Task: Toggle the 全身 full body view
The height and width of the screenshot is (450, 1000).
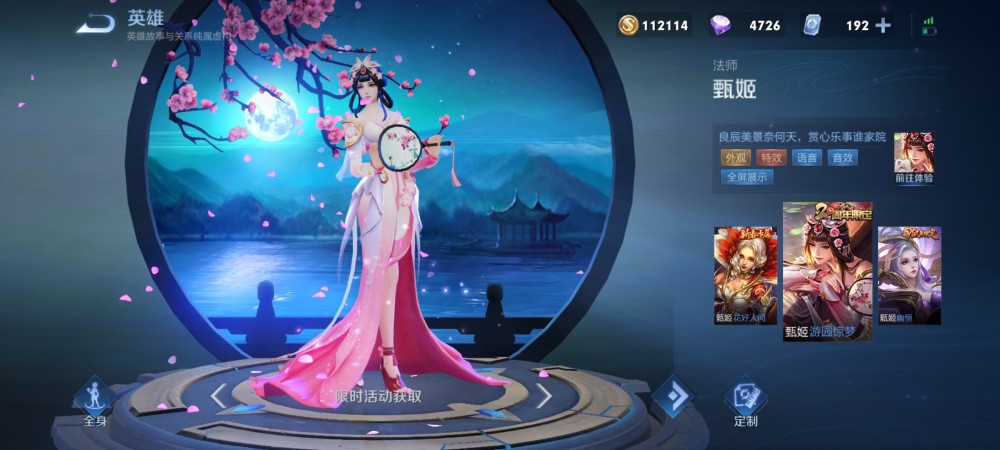Action: coord(95,402)
